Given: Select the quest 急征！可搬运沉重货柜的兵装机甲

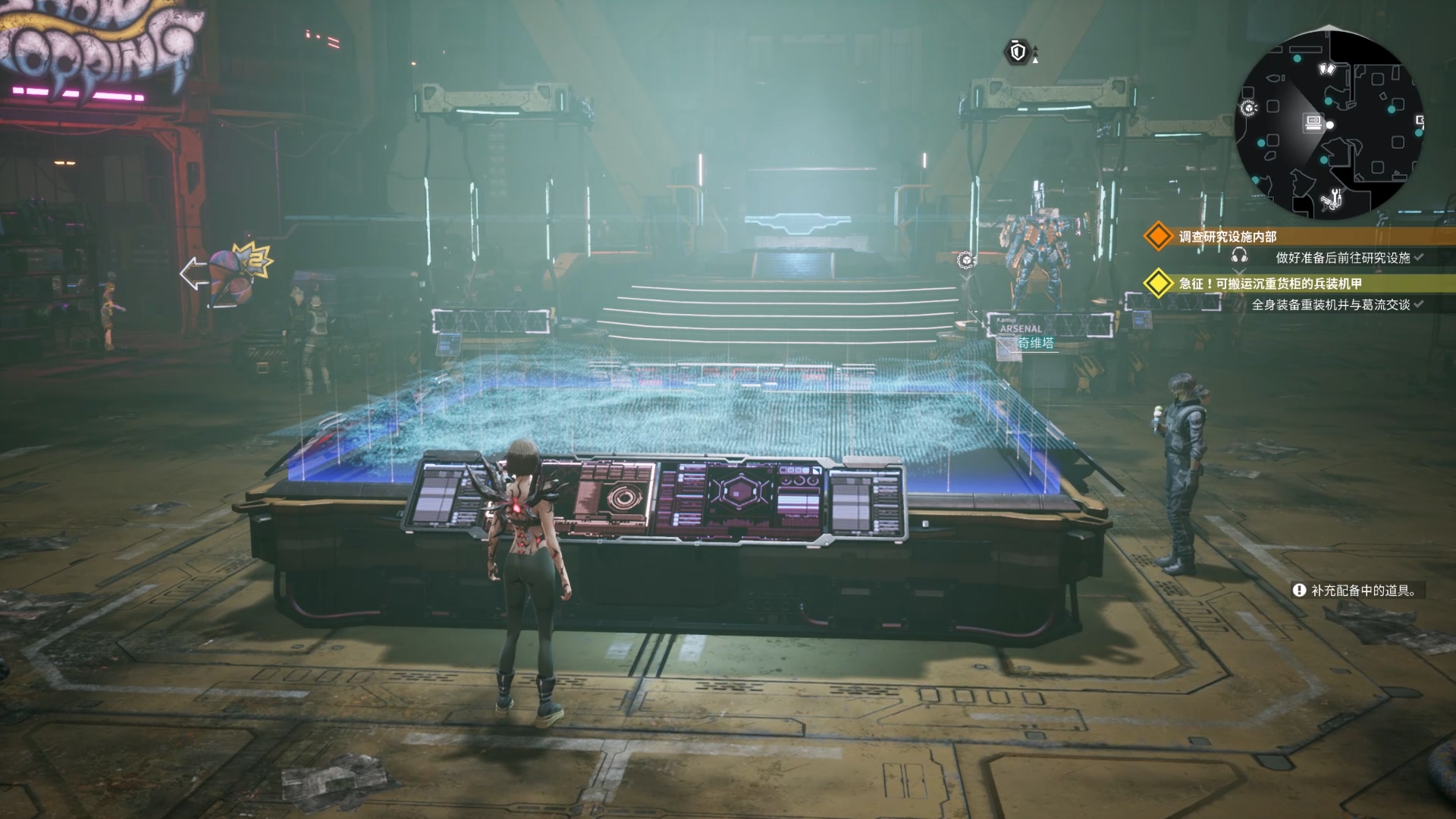Looking at the screenshot, I should point(1270,284).
